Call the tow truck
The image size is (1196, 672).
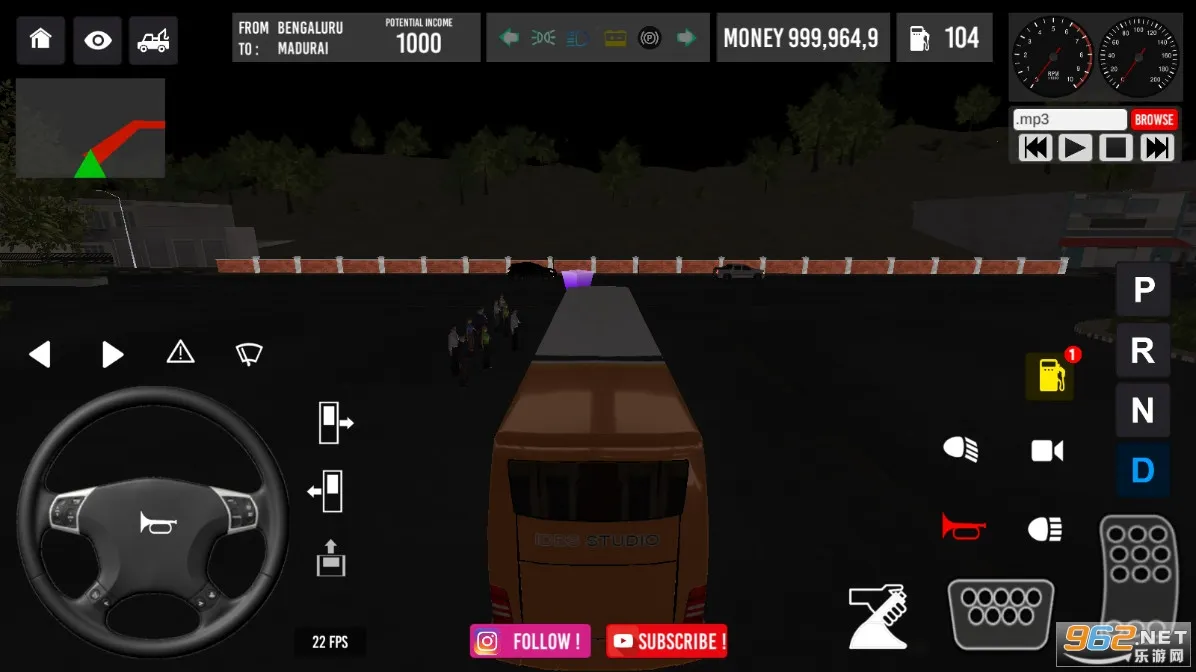153,40
